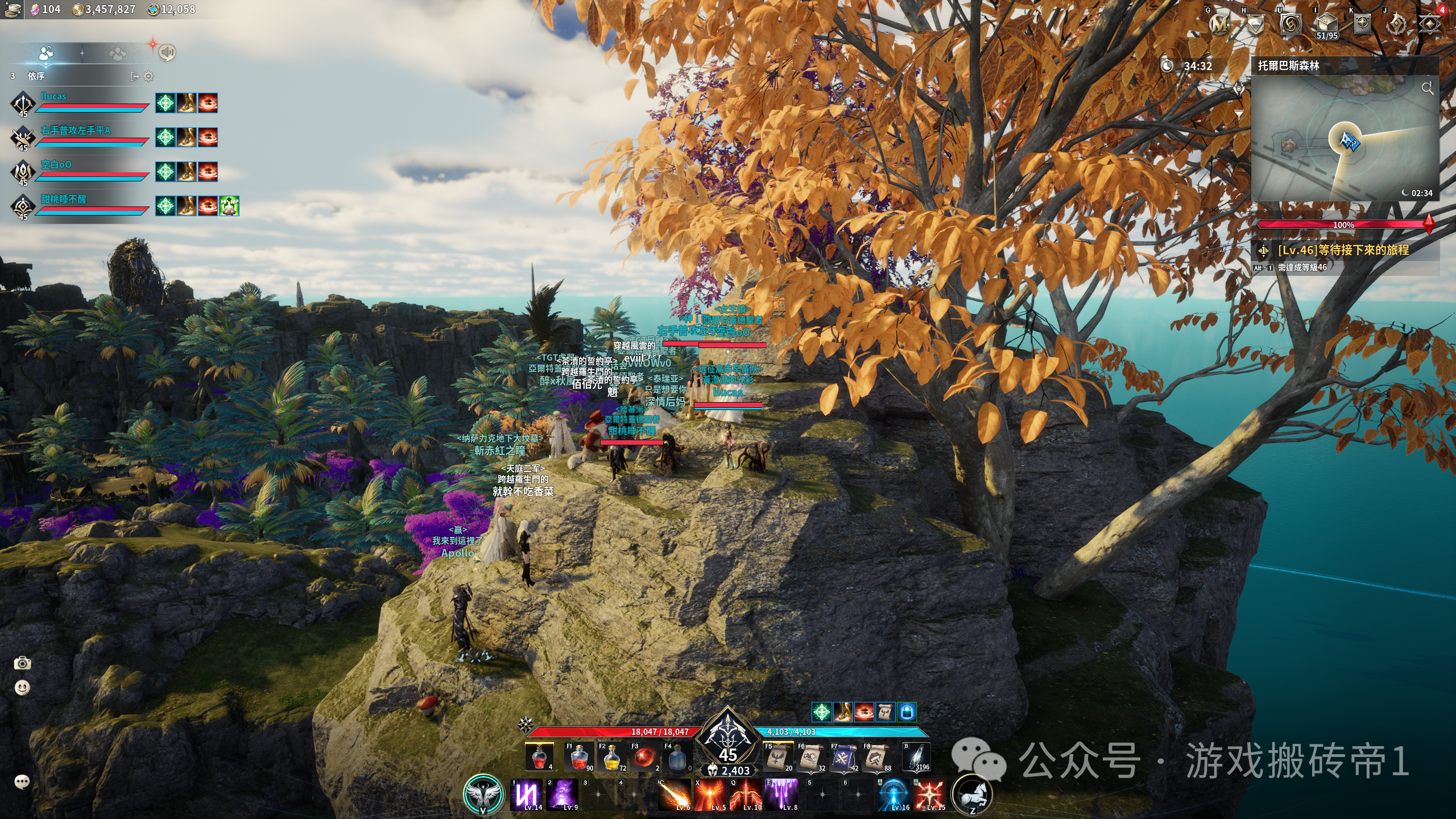1456x819 pixels.
Task: Open the inventory cube showing 51/95
Action: 1326,25
